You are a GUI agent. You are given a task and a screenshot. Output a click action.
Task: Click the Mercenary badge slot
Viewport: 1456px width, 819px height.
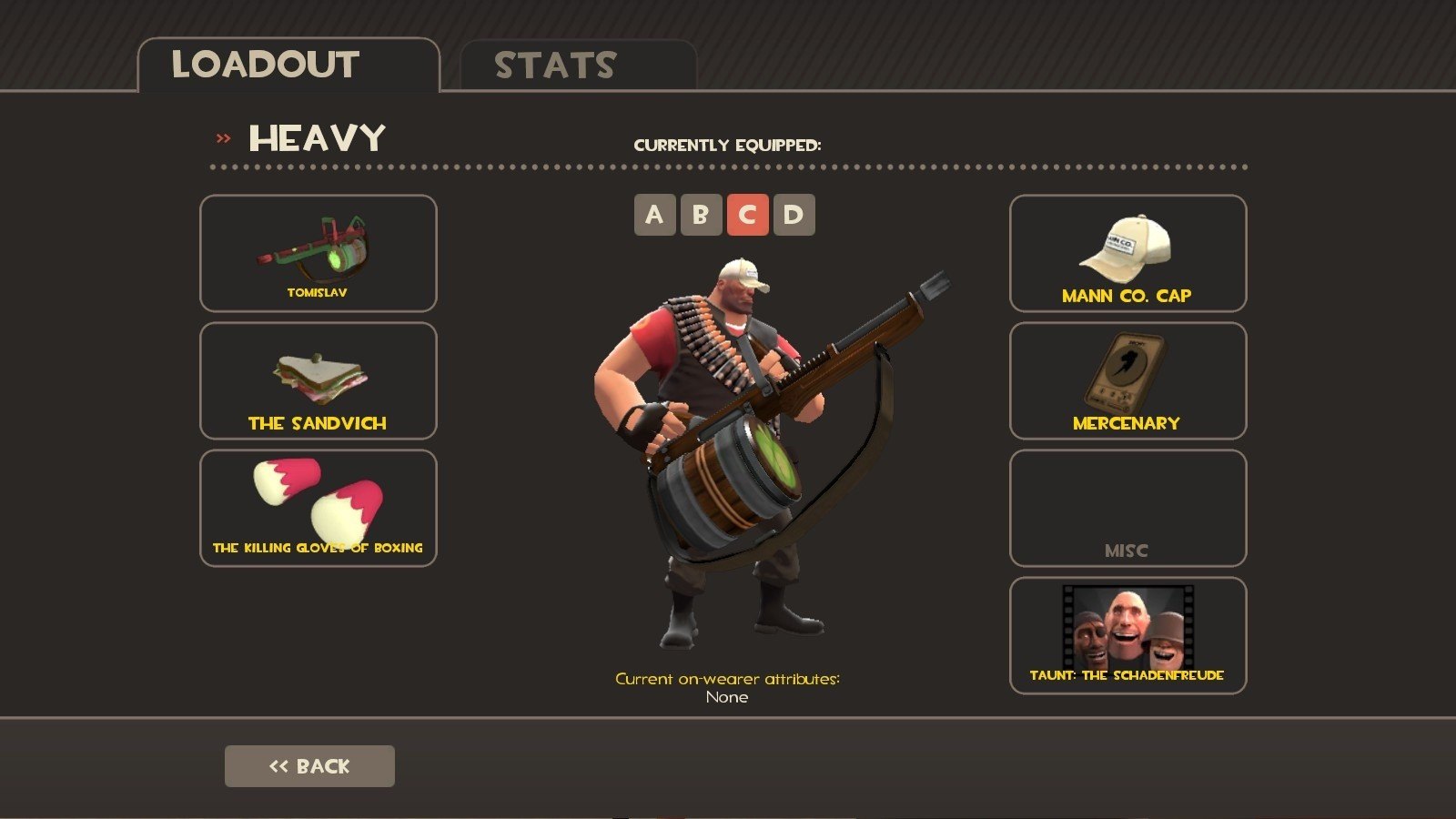coord(1127,380)
